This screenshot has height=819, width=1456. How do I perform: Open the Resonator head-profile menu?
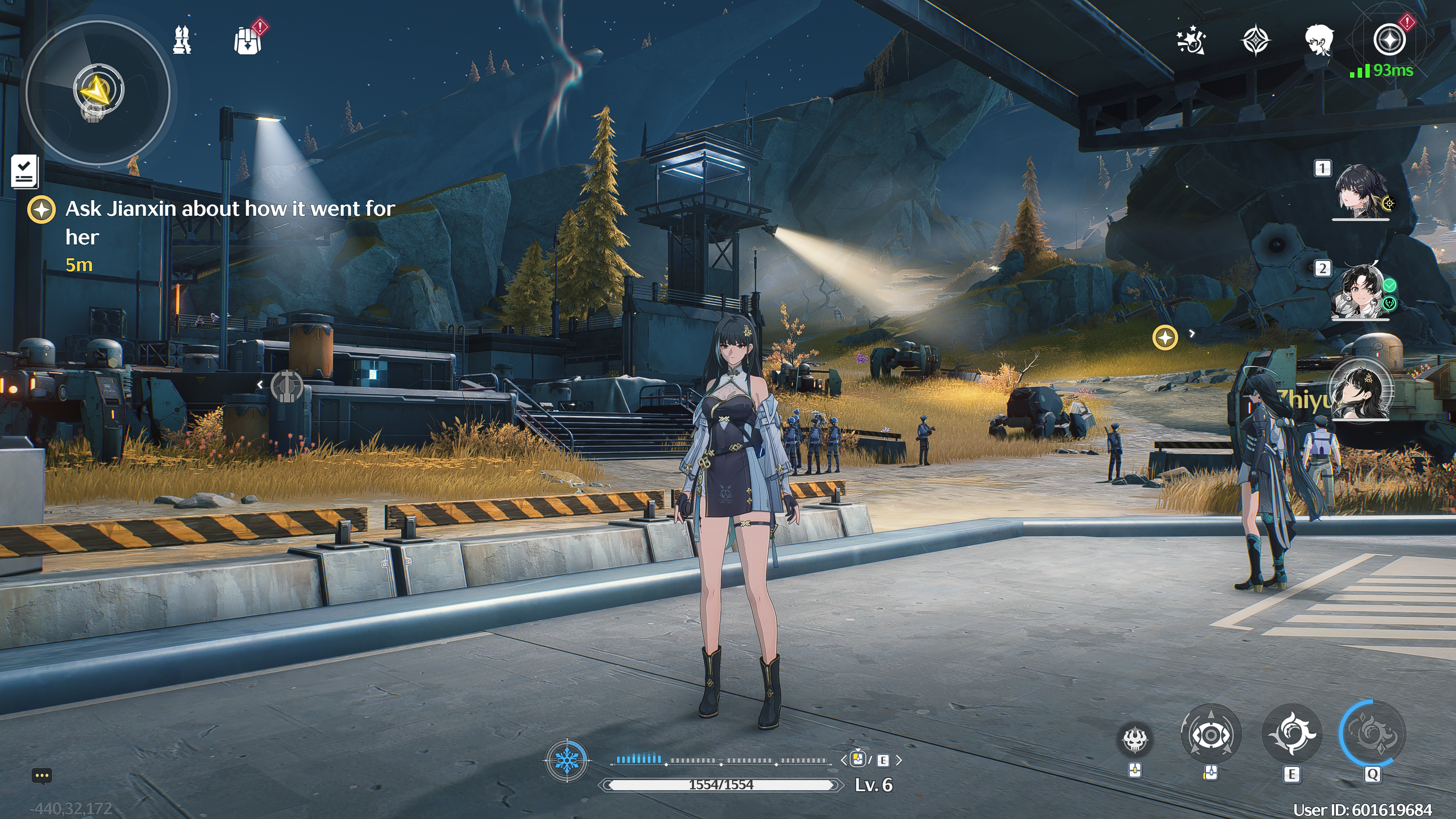click(1319, 40)
